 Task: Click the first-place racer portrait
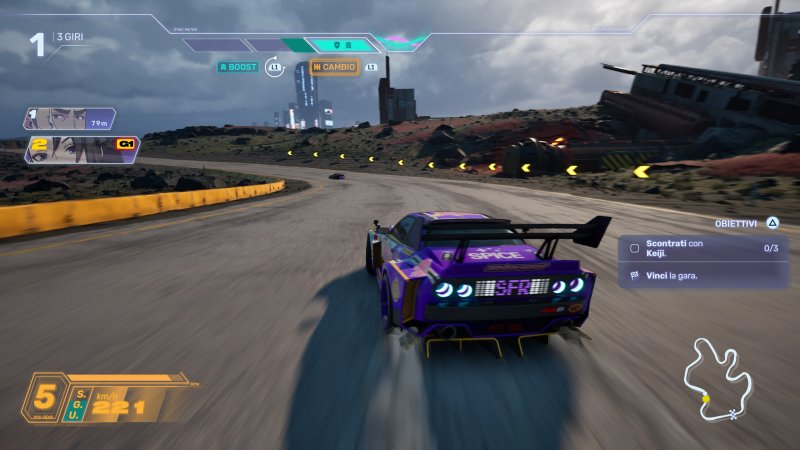point(68,119)
